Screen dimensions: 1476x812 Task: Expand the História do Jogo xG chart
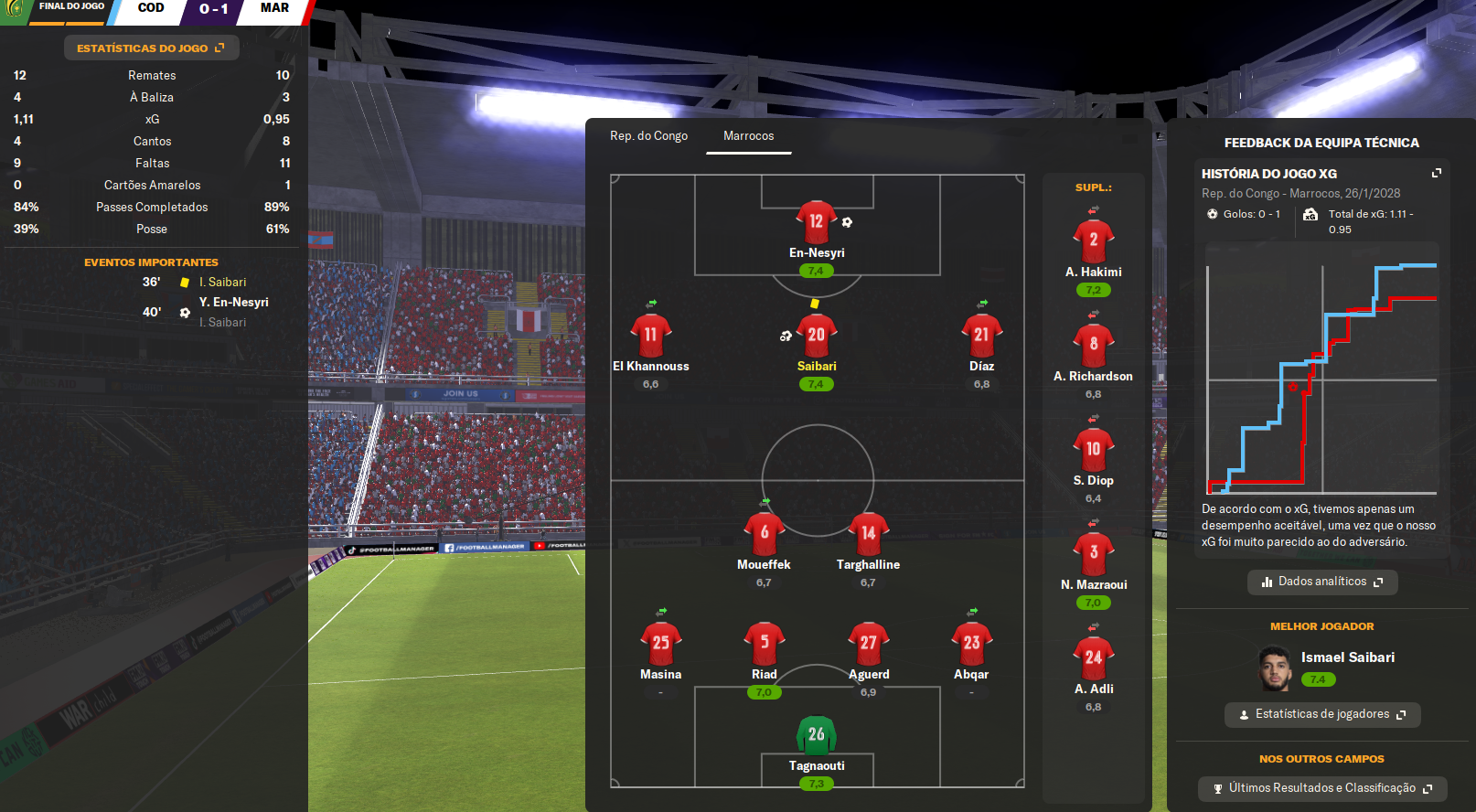1436,173
